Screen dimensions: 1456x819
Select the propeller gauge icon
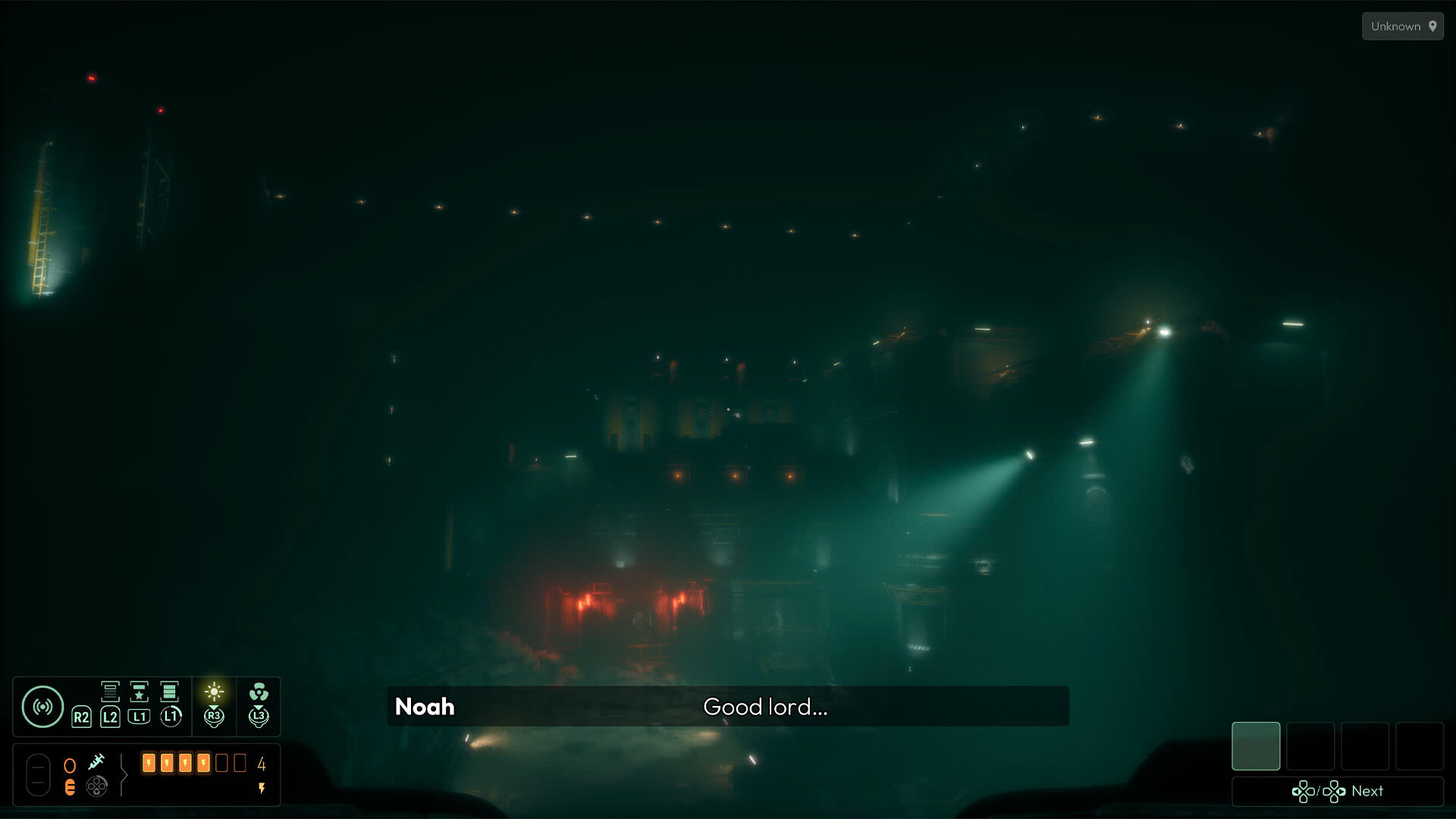point(97,787)
